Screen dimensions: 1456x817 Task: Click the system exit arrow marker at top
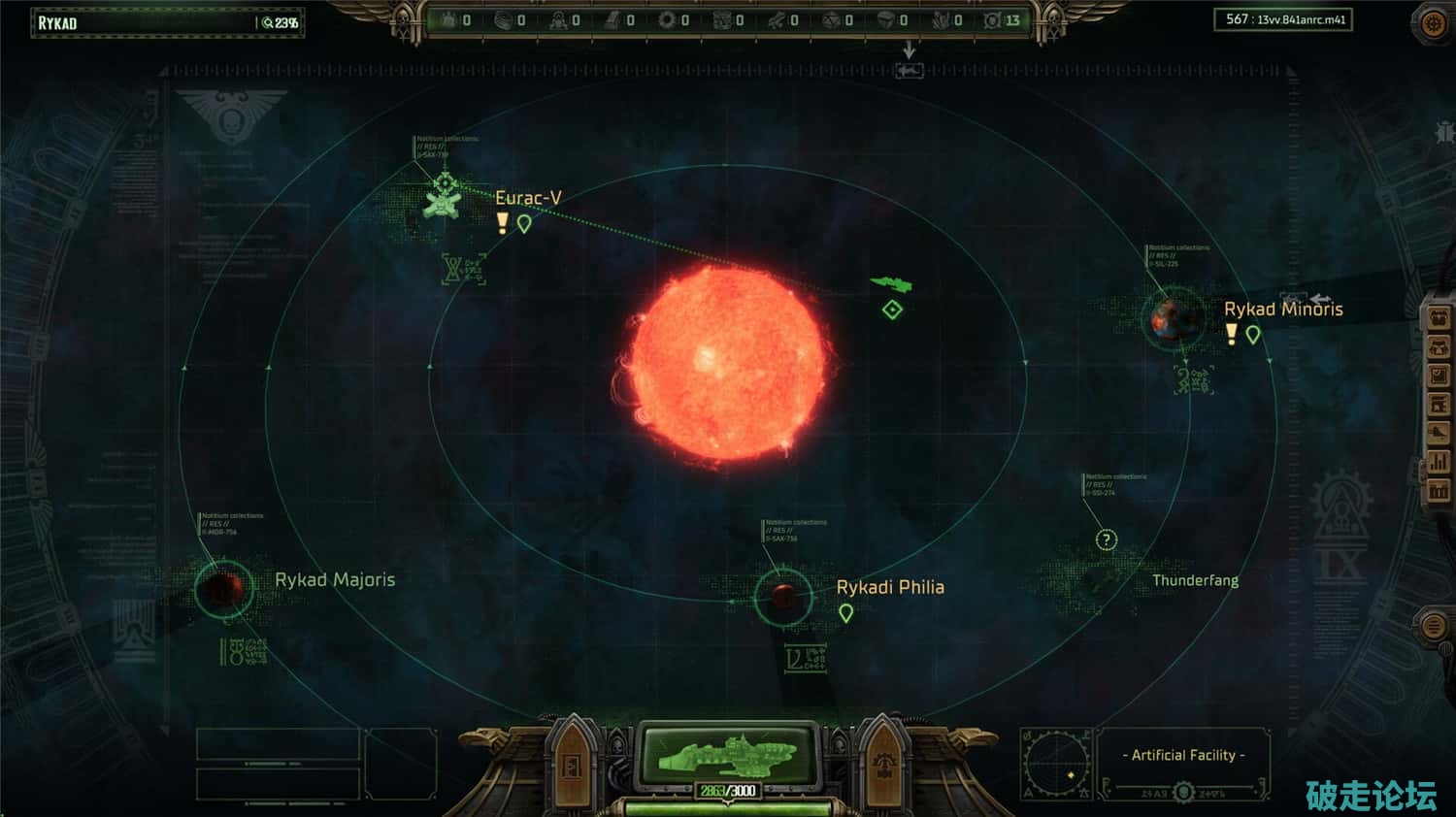[x=909, y=71]
